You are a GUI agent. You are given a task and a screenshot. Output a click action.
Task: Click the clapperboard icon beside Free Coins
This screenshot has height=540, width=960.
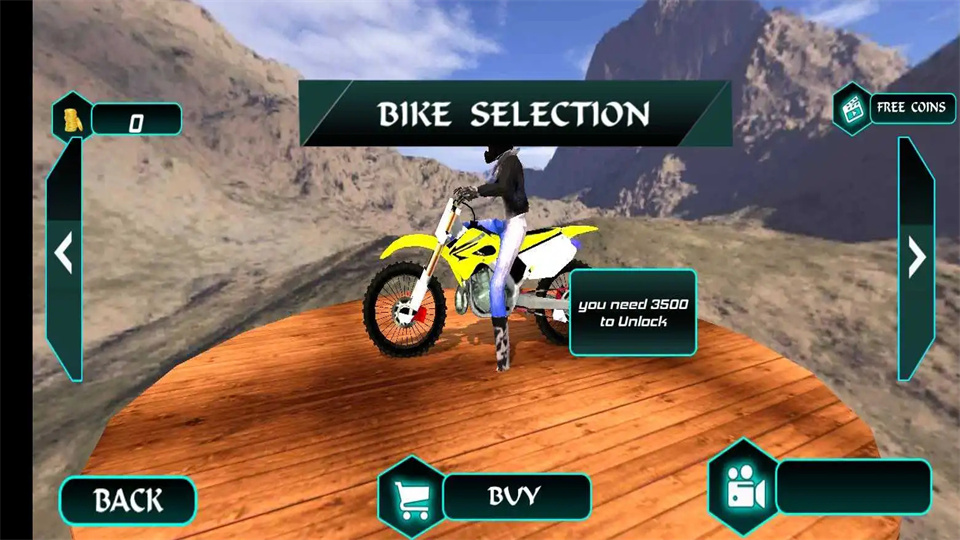(852, 109)
